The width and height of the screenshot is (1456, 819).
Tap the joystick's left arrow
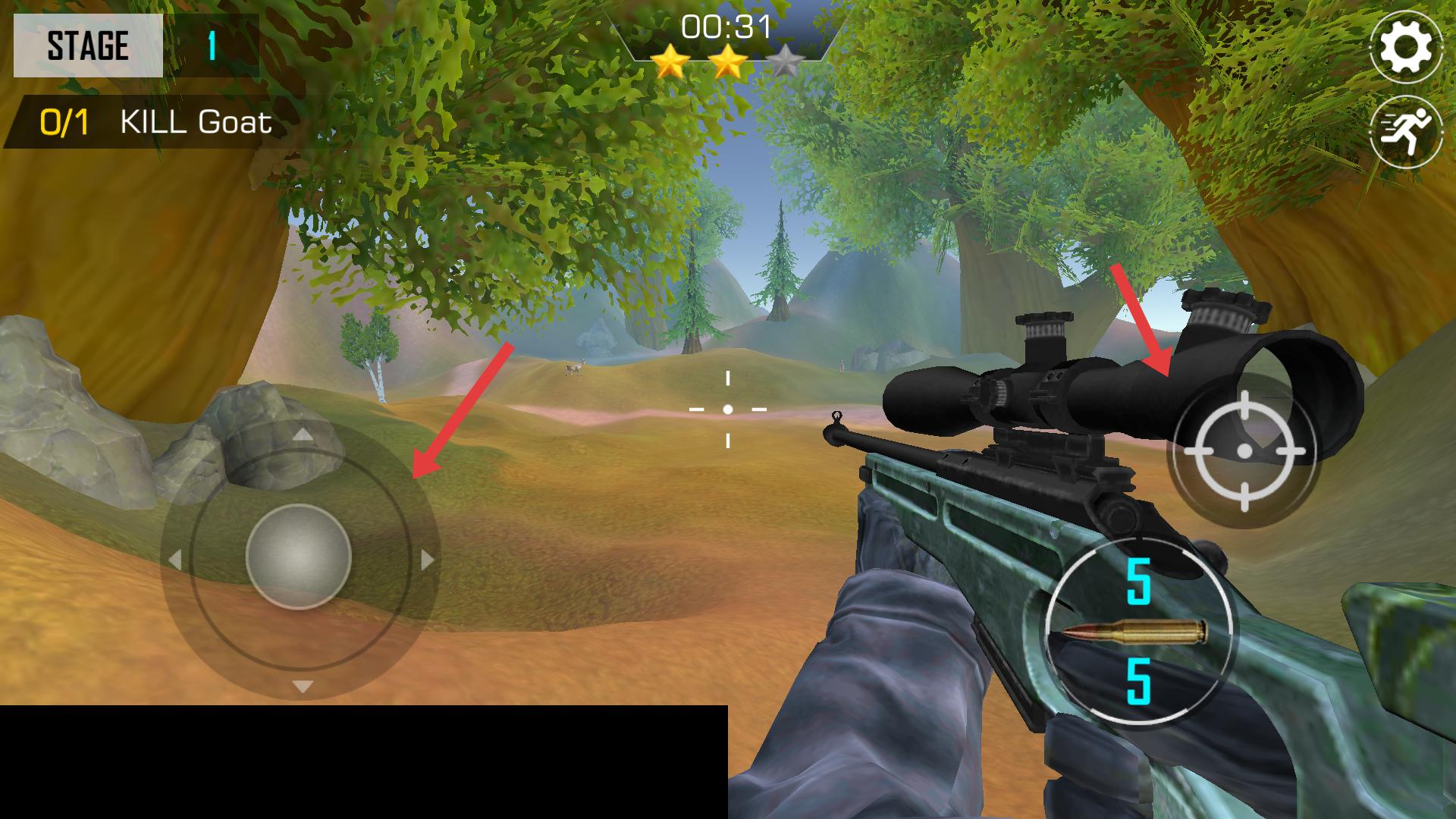click(x=176, y=560)
